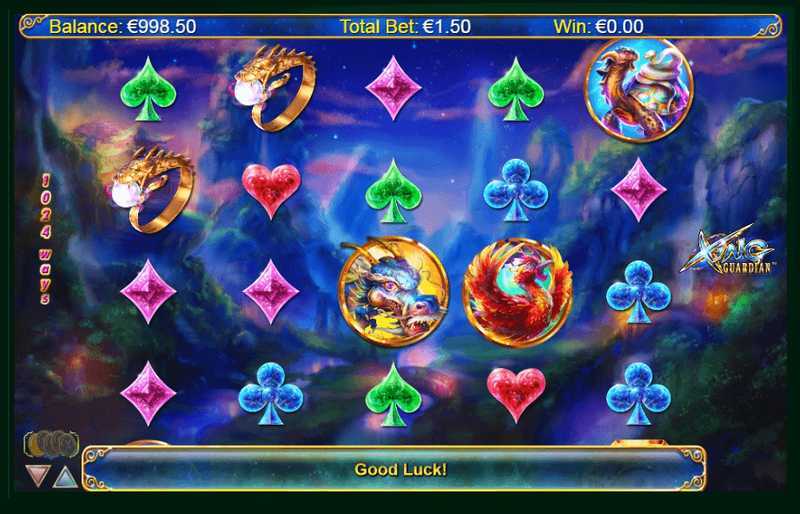Increase bet with the blue up triangle
This screenshot has height=514, width=800.
(x=65, y=476)
